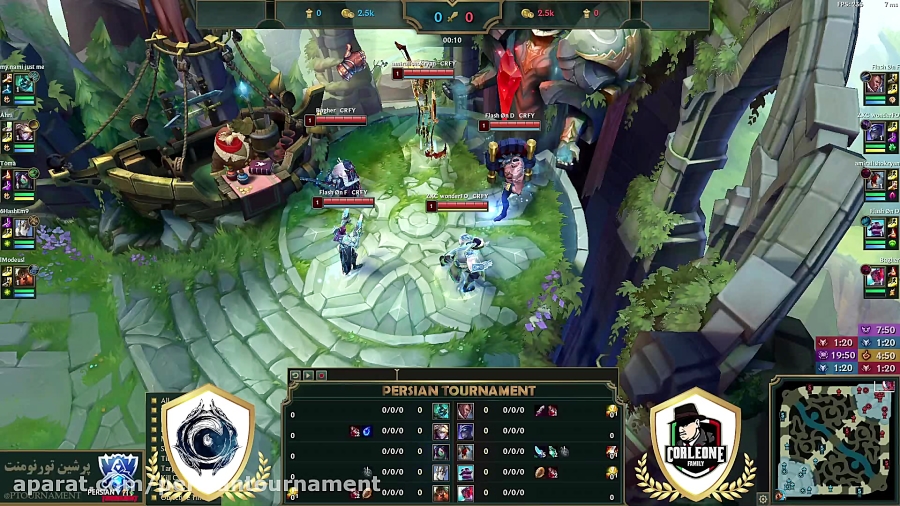The height and width of the screenshot is (506, 900).
Task: Click the replay play button
Action: pyautogui.click(x=308, y=375)
